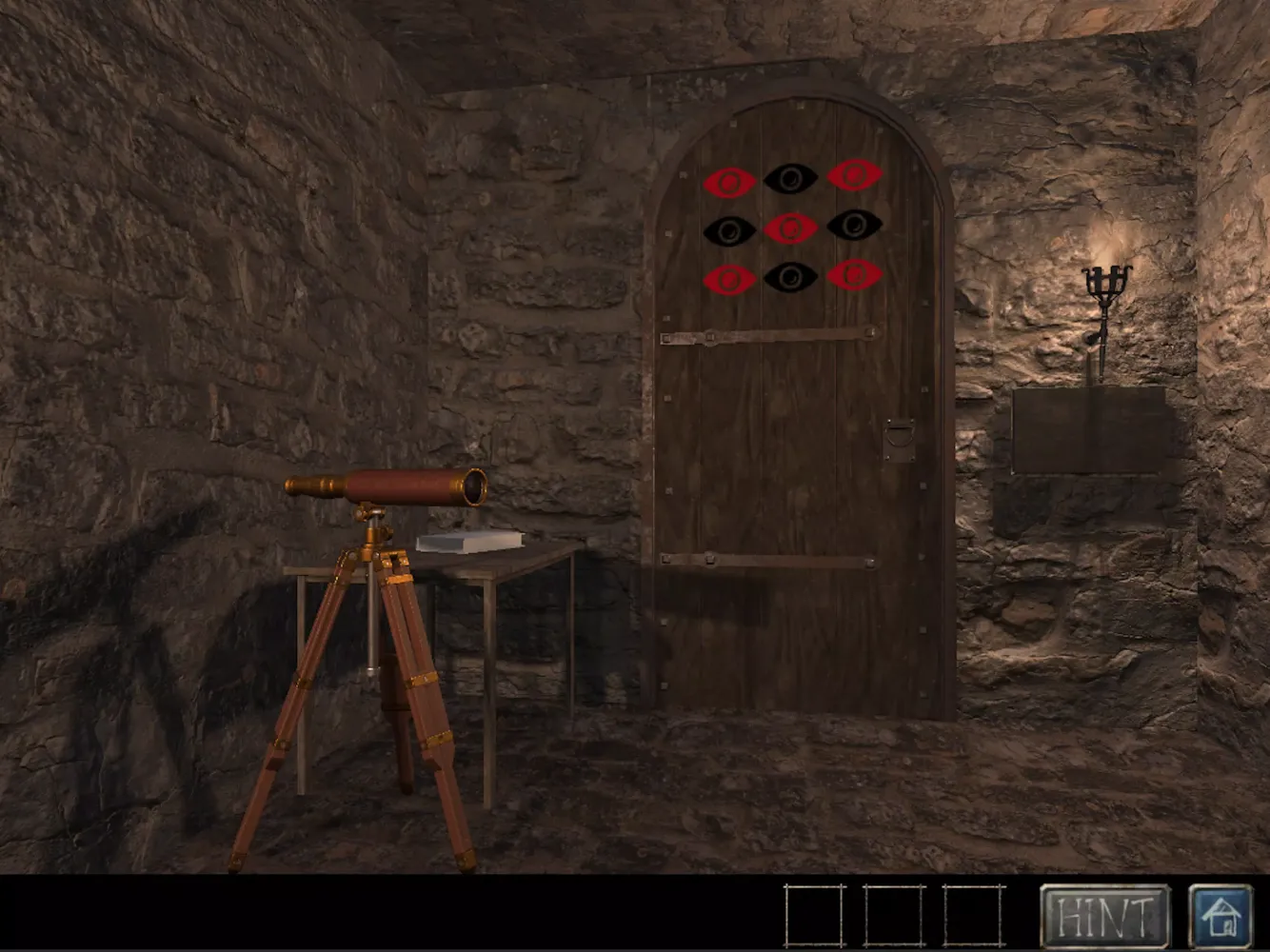
Task: Toggle the top-left red eye on door
Action: click(731, 179)
